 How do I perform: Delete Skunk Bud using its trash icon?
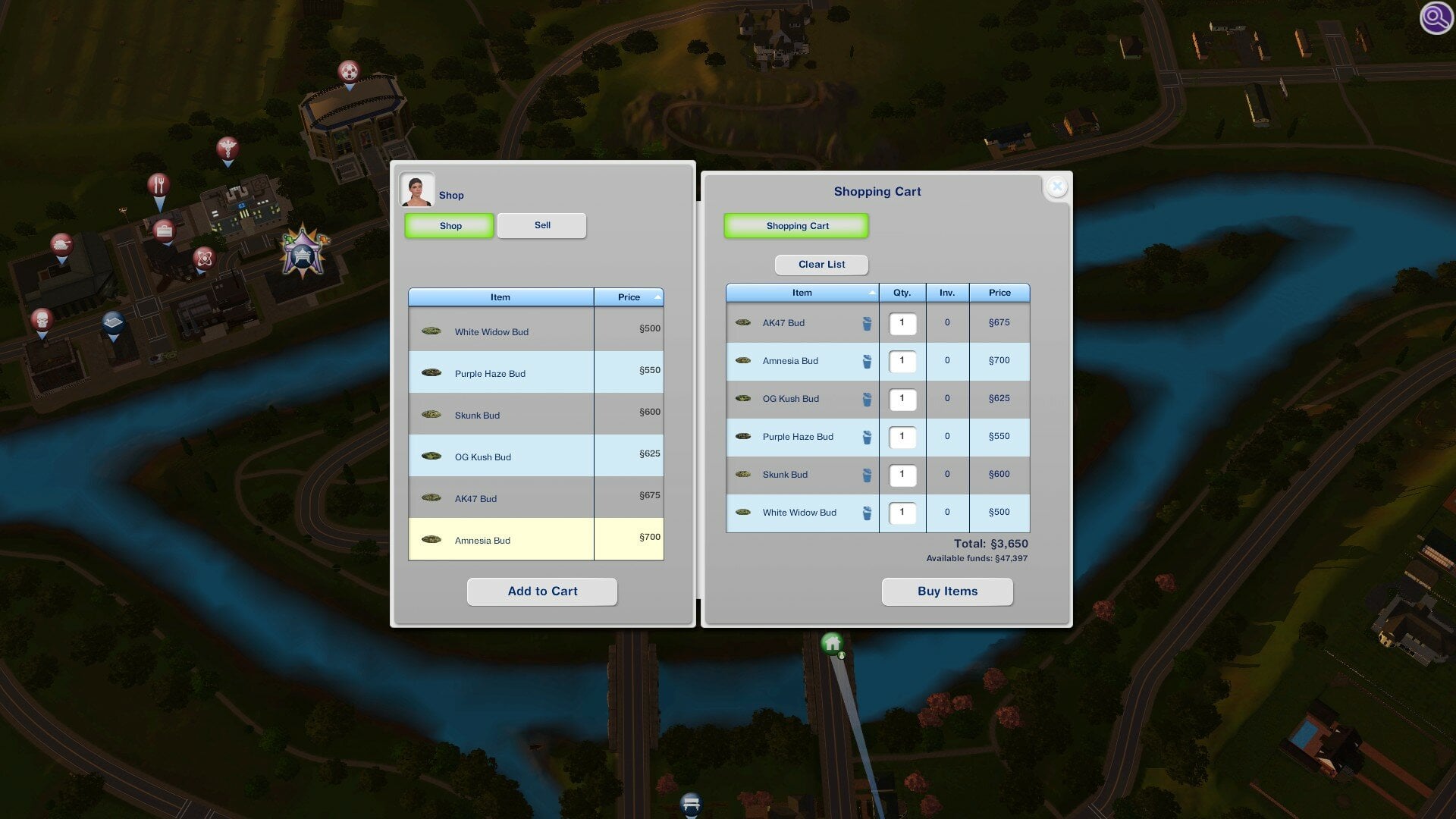867,475
